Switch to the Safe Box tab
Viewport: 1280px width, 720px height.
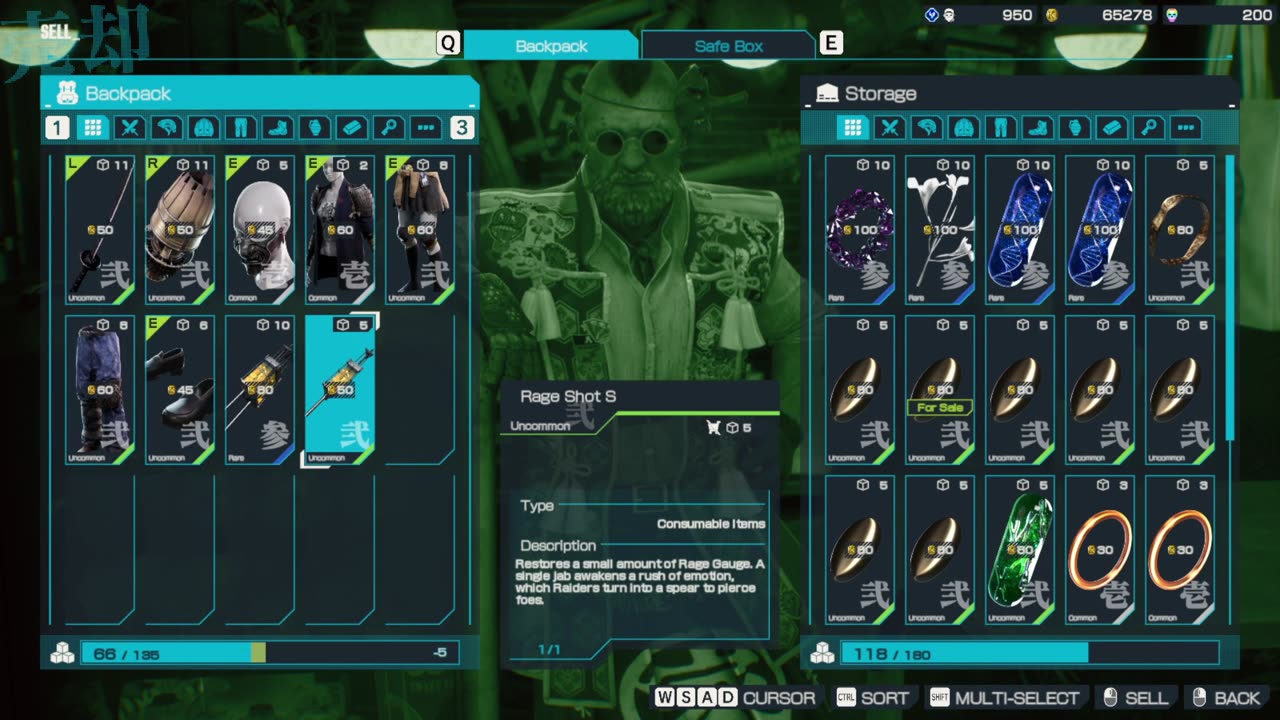(728, 46)
